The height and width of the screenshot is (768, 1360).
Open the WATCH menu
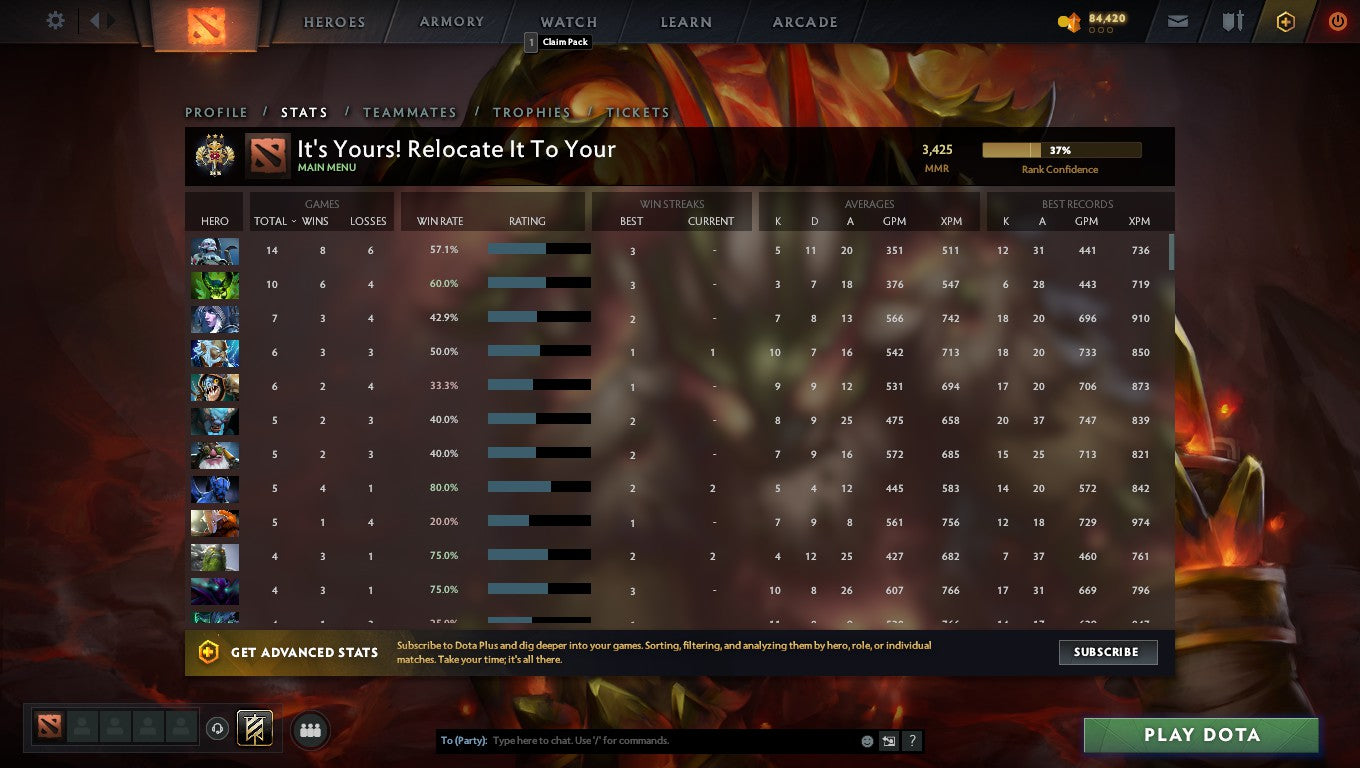point(567,21)
